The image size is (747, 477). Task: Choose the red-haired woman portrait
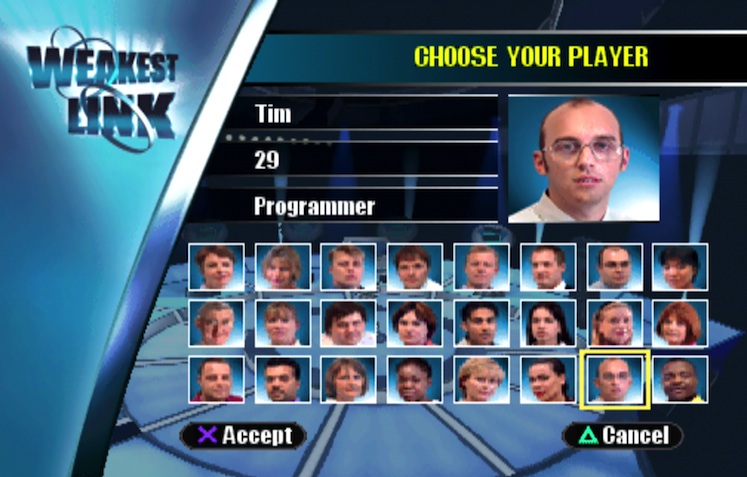tap(680, 323)
